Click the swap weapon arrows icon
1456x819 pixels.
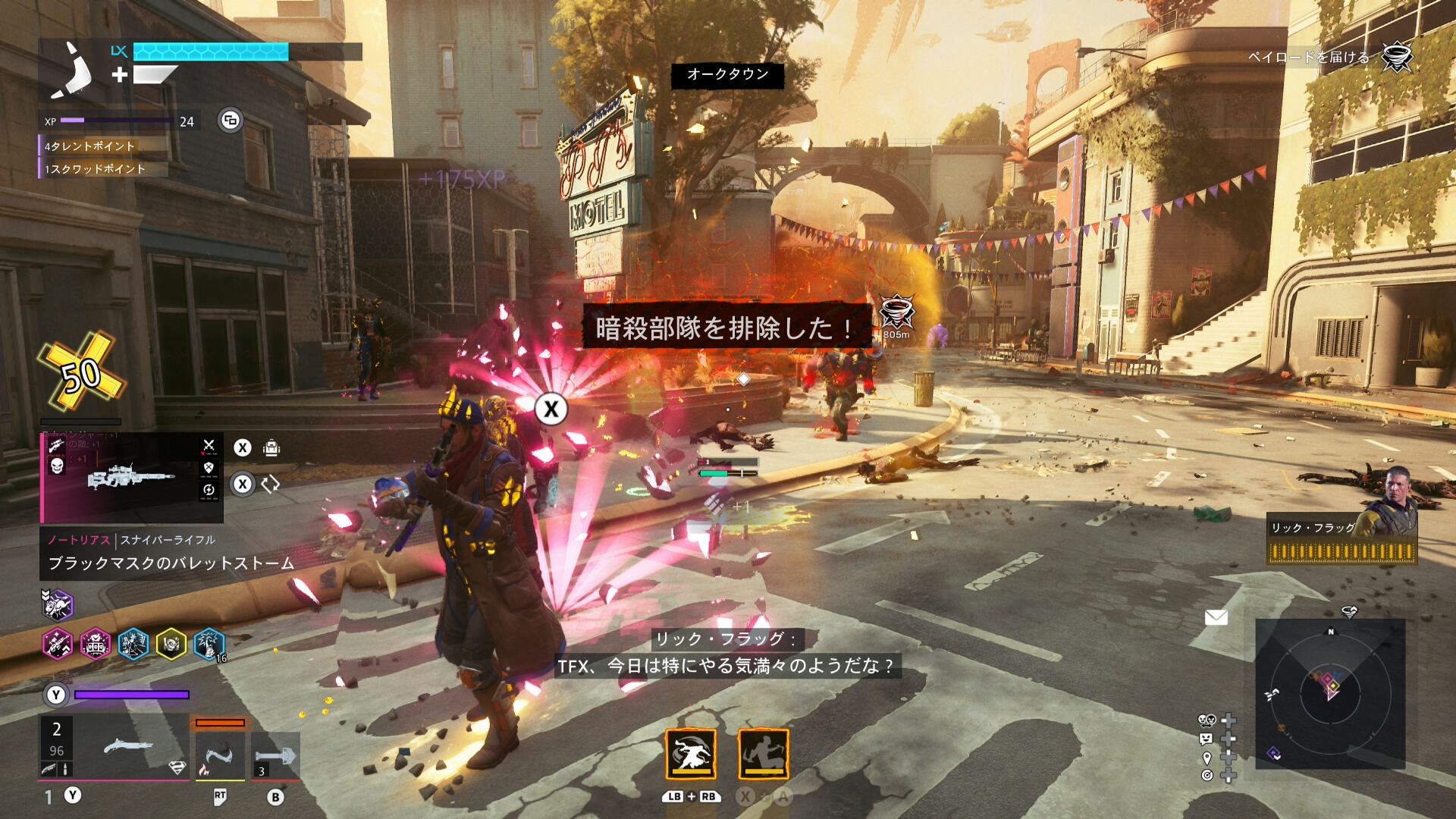point(271,485)
